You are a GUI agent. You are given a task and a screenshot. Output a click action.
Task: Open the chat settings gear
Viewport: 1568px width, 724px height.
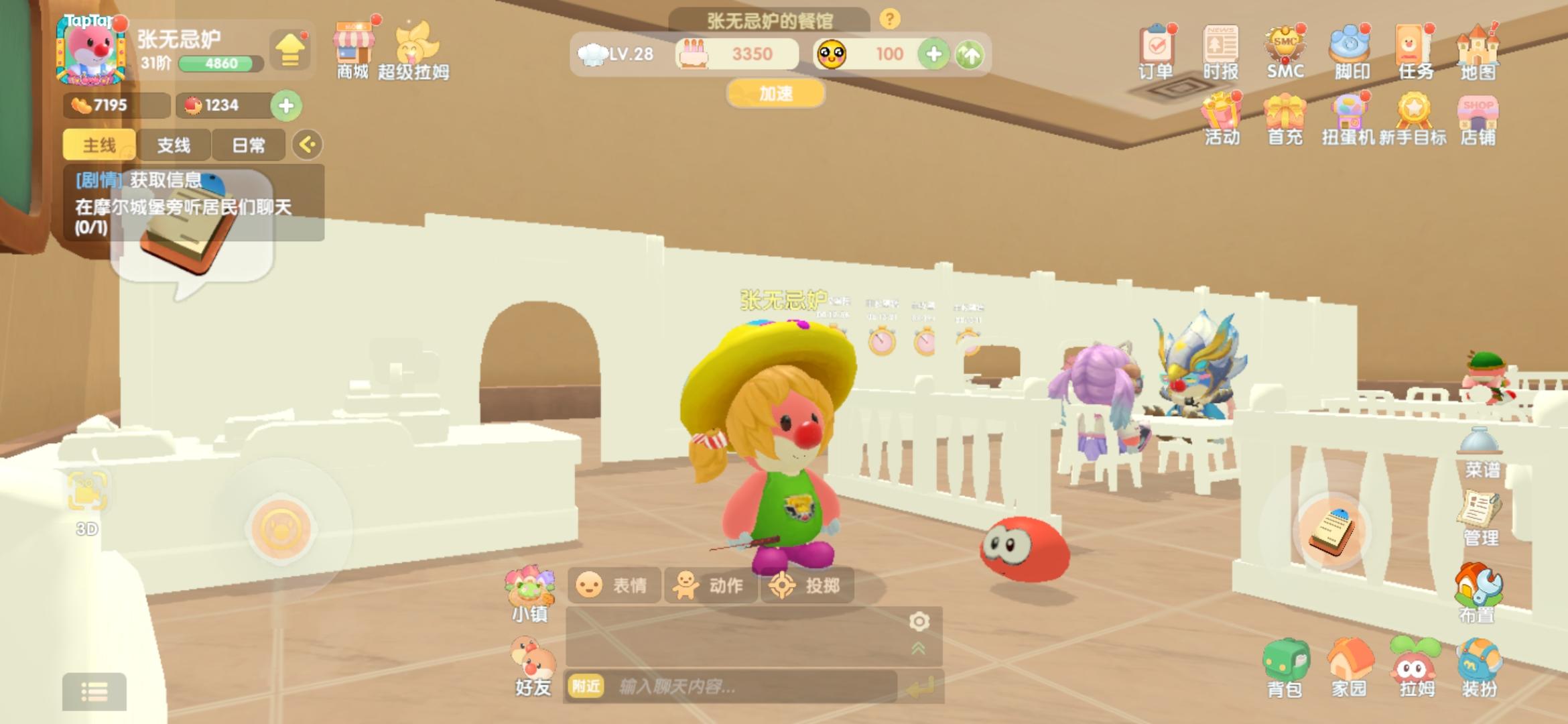click(919, 621)
